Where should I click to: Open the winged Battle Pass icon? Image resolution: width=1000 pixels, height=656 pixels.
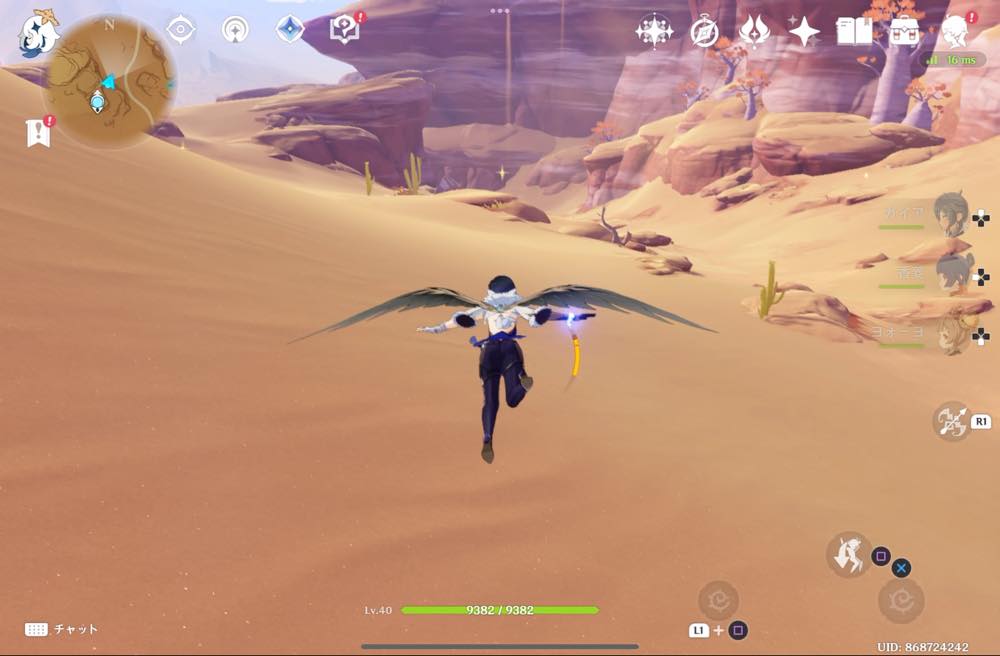(753, 31)
